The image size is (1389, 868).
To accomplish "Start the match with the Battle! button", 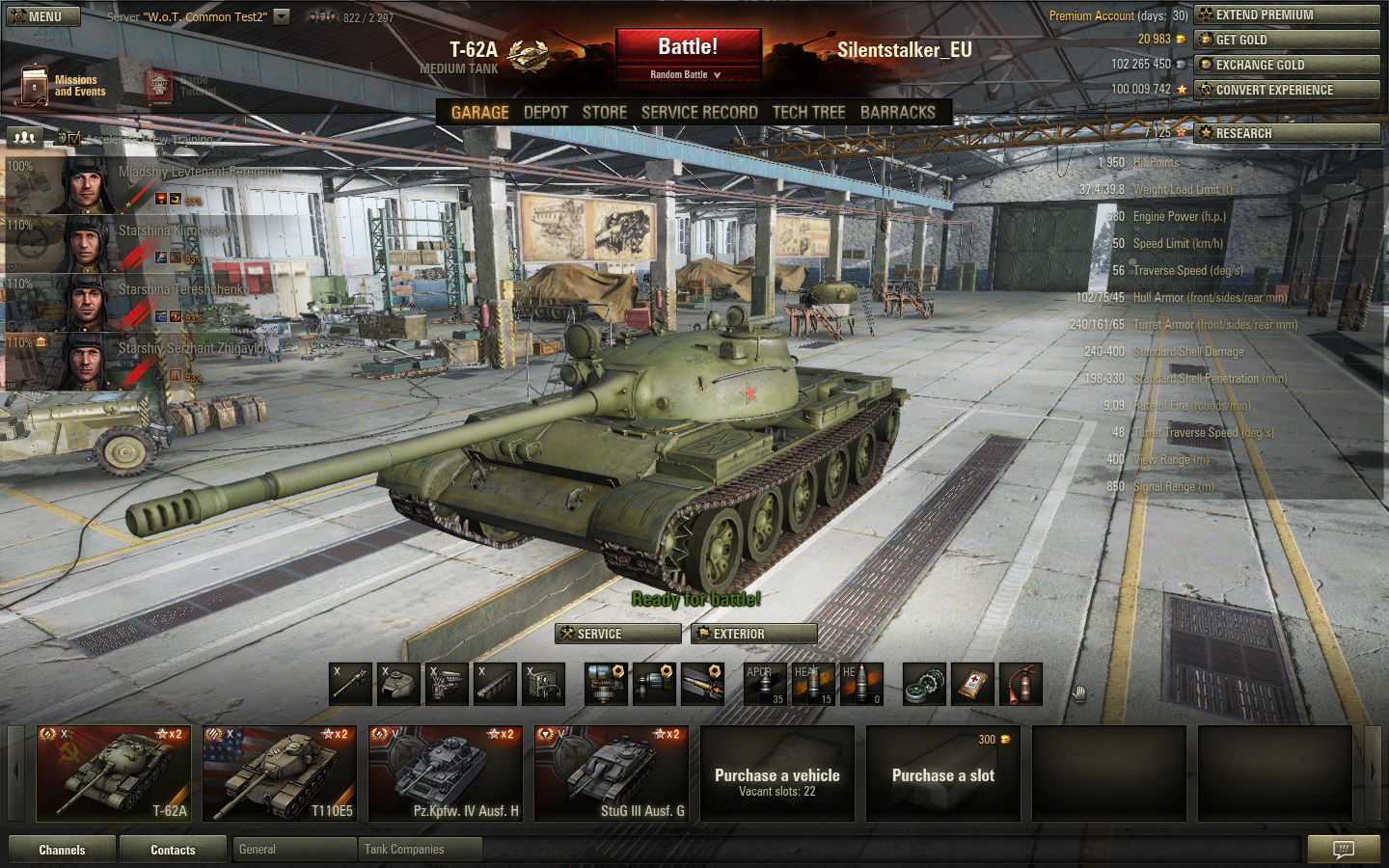I will tap(688, 47).
